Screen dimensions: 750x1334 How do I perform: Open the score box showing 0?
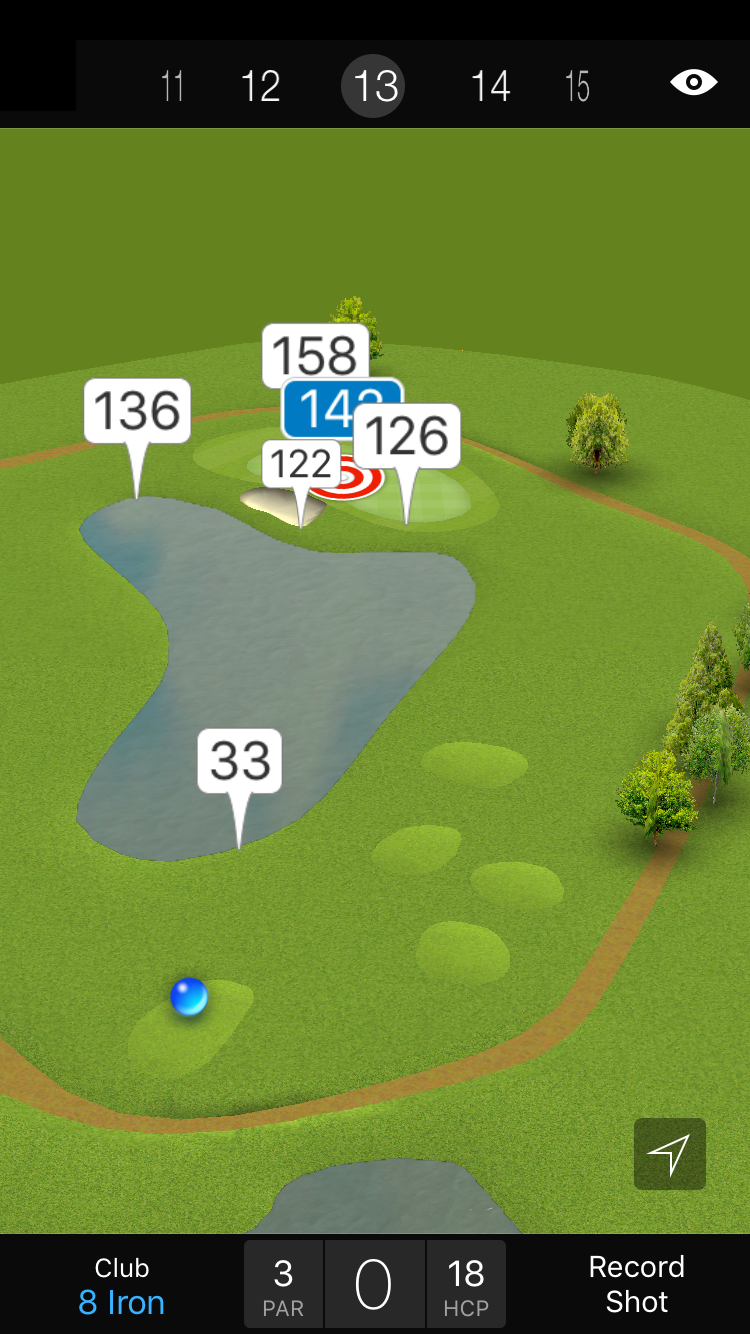coord(374,1285)
